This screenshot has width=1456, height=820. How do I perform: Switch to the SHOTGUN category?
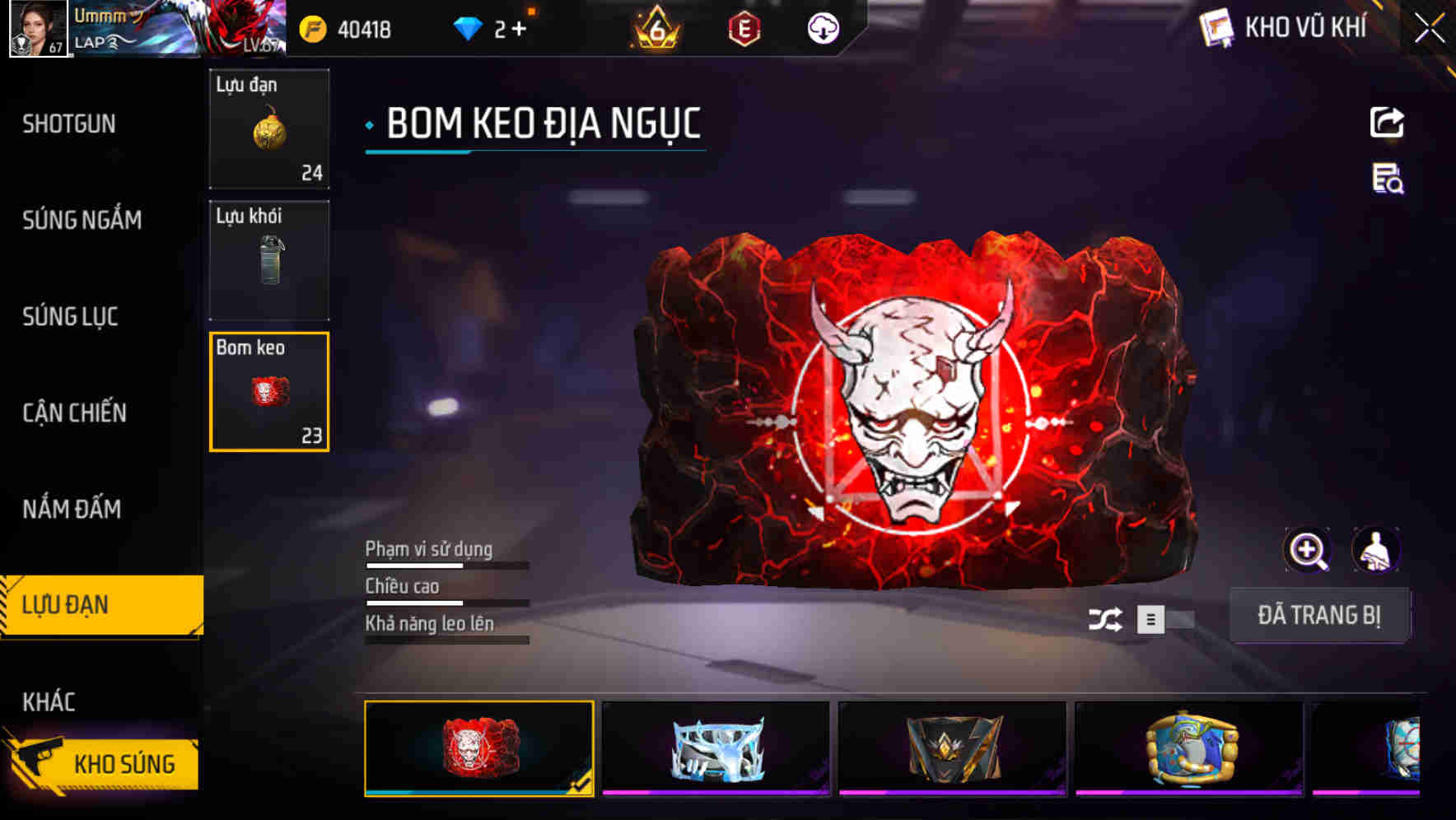click(69, 123)
